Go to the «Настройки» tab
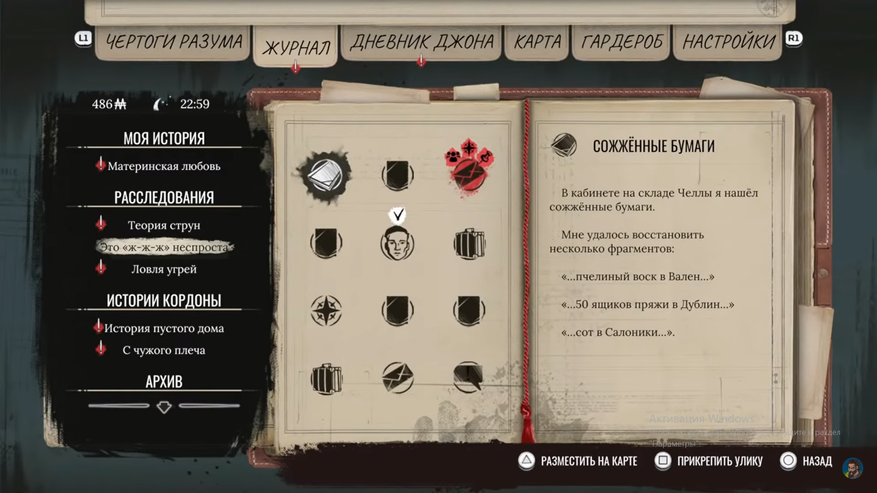Image resolution: width=877 pixels, height=493 pixels. coord(730,42)
